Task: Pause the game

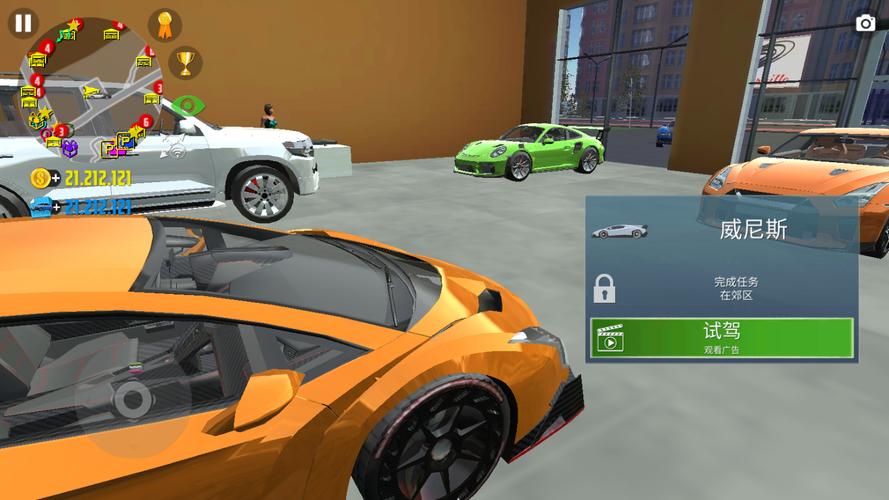Action: tap(22, 23)
